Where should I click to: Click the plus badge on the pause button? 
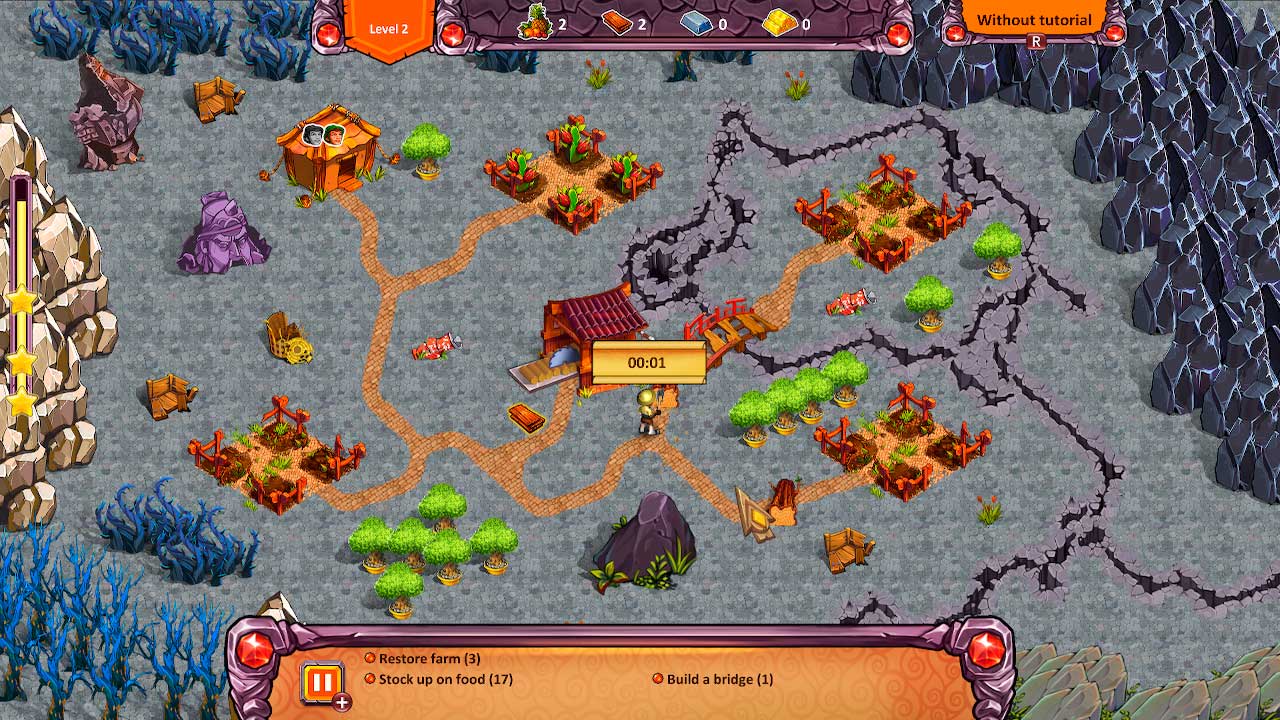(342, 702)
